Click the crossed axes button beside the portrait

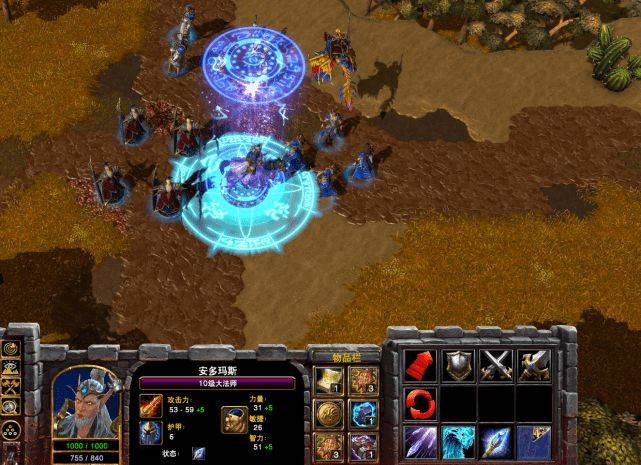tap(11, 388)
